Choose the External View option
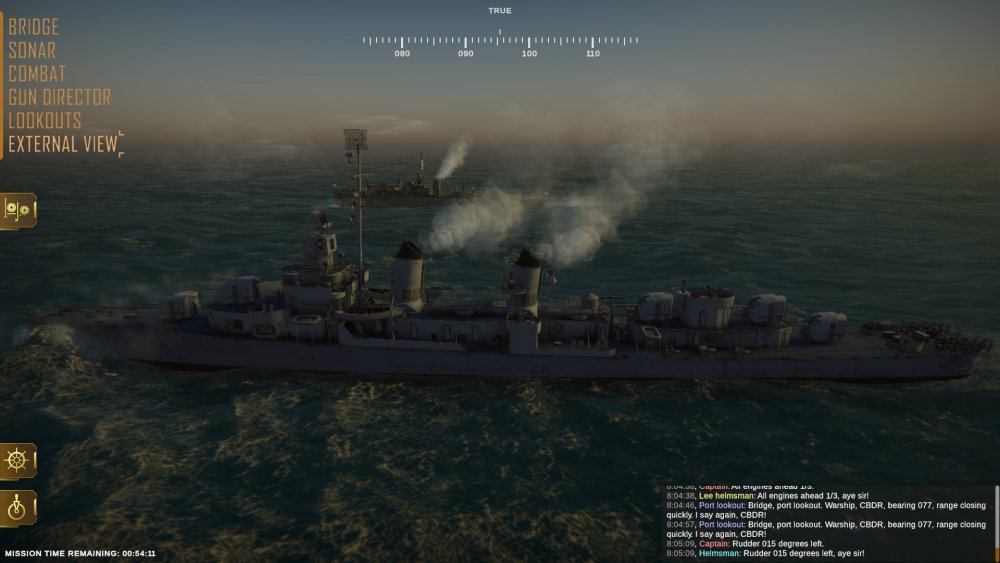Screen dimensions: 1000x563 click(x=63, y=144)
